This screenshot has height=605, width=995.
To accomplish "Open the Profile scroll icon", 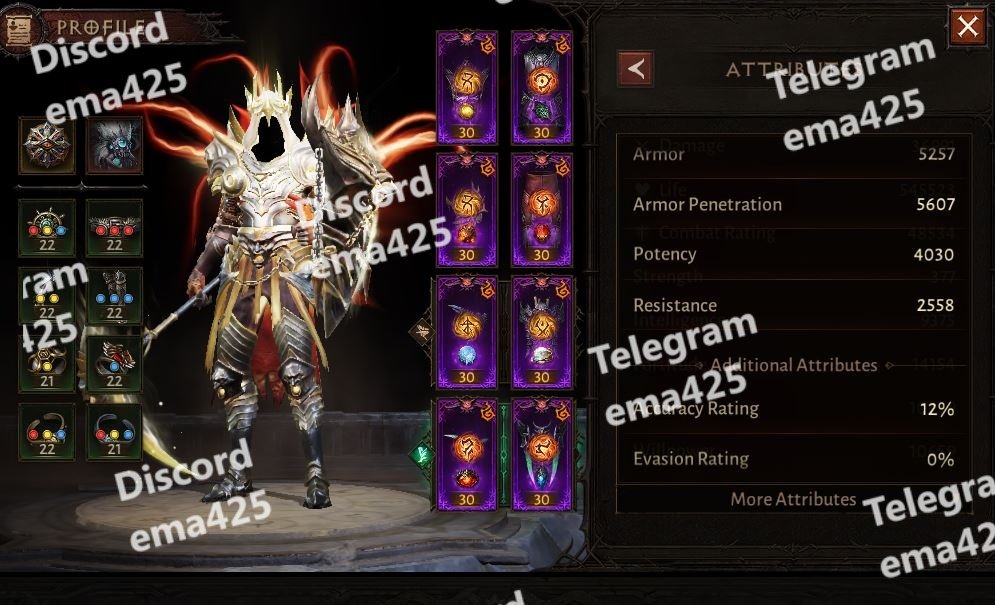I will coord(17,29).
